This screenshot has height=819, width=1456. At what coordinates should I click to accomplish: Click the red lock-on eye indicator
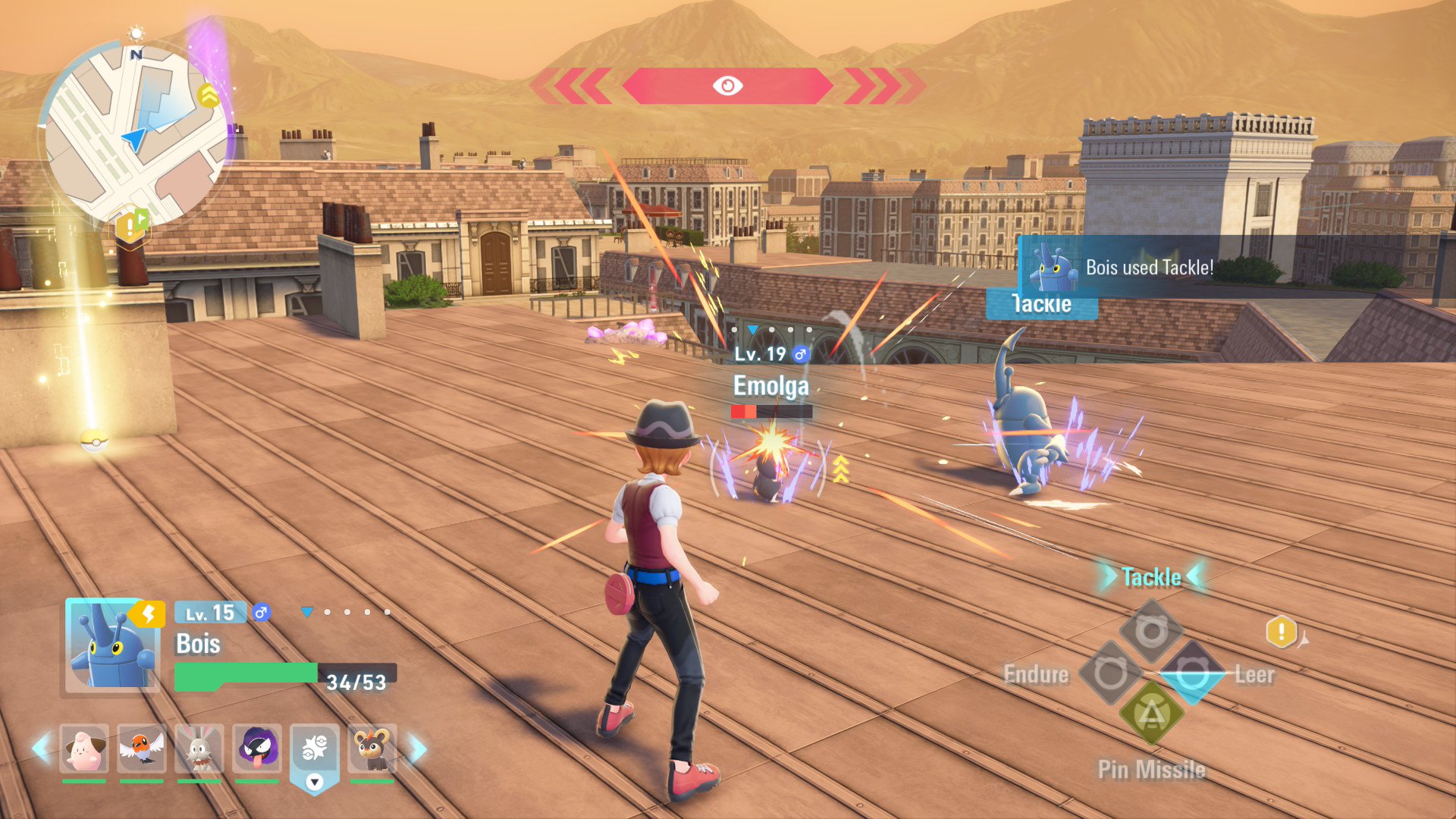(x=727, y=86)
